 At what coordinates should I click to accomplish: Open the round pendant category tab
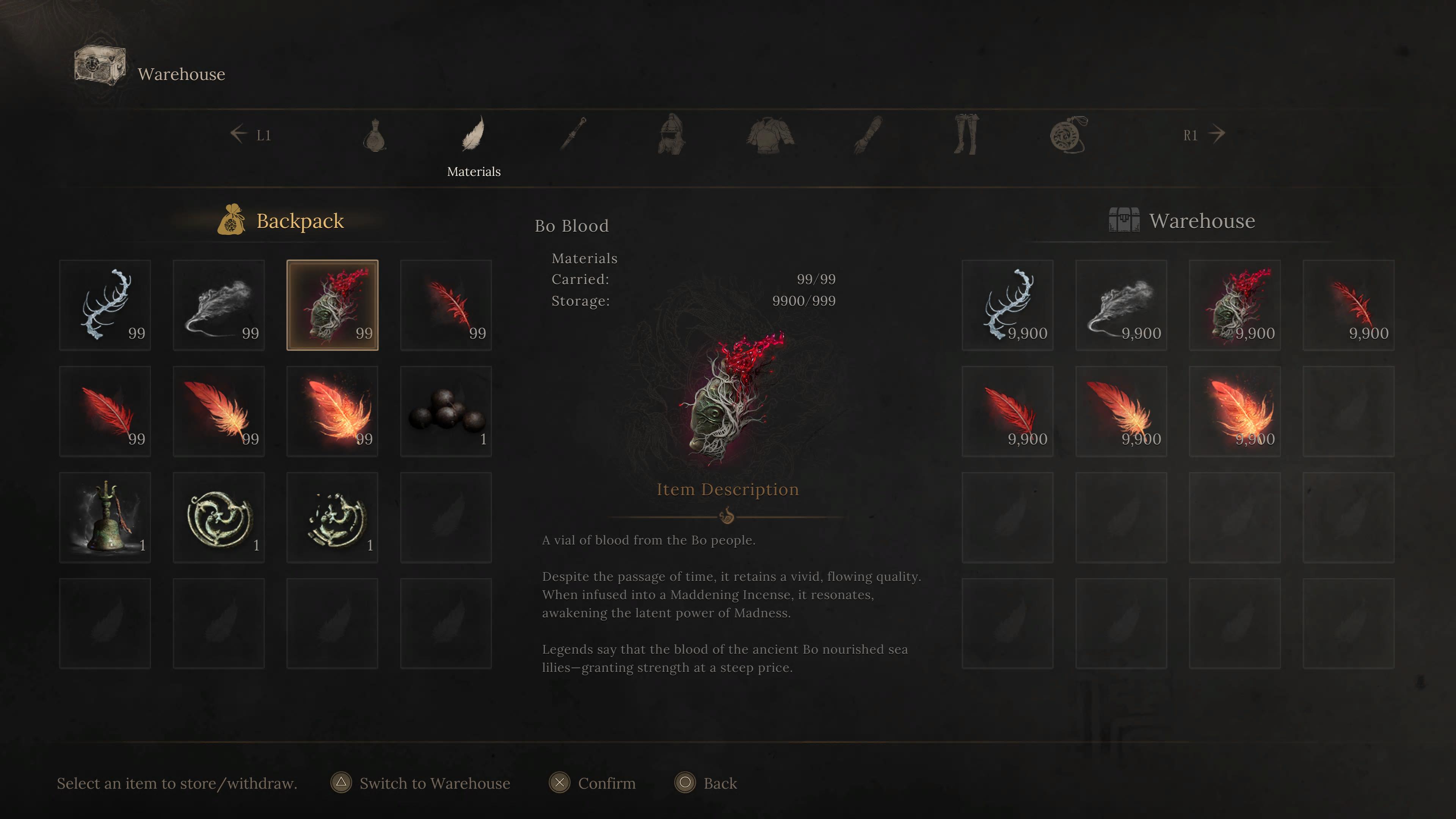[x=1068, y=135]
